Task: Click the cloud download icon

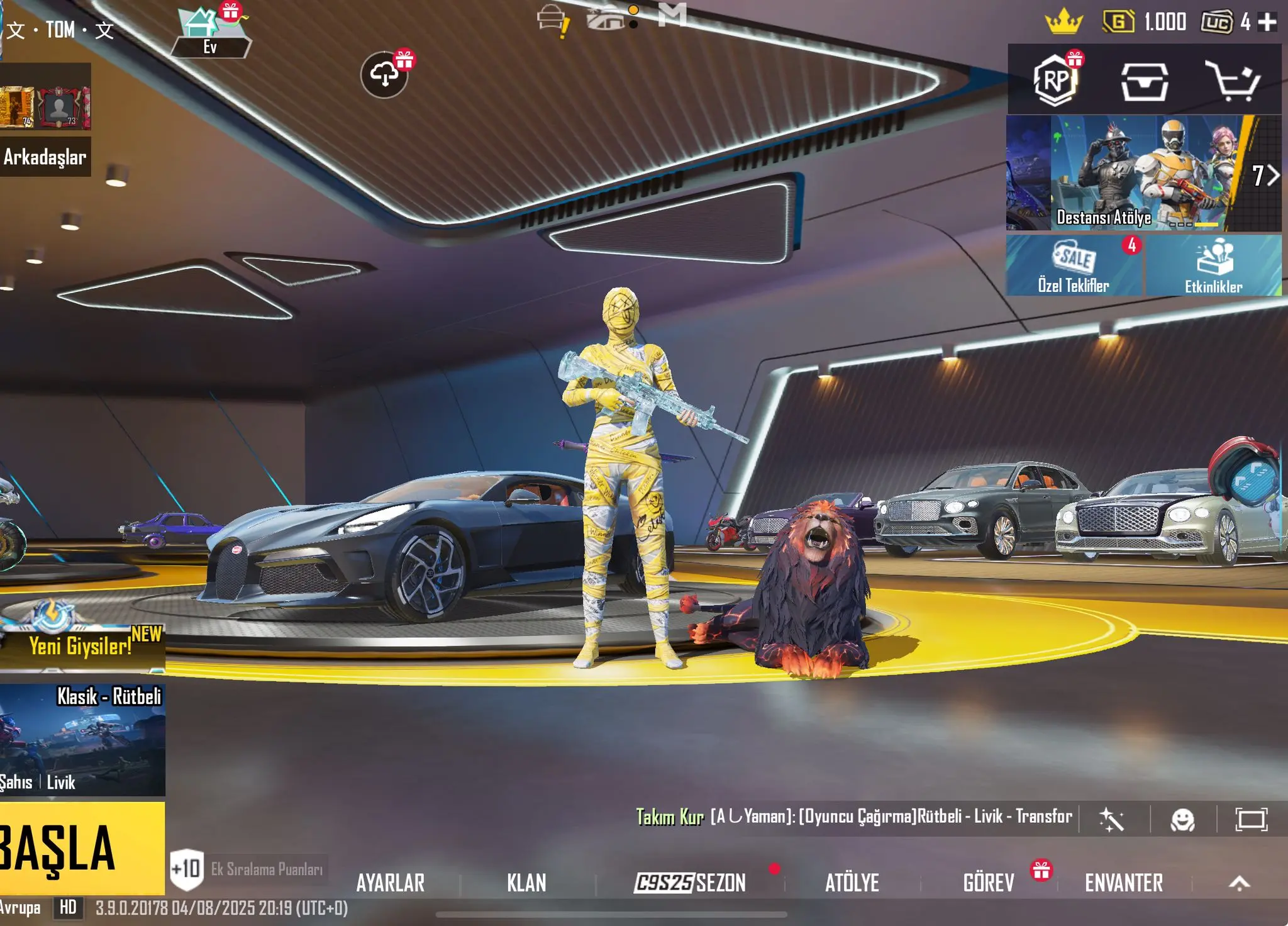Action: tap(384, 75)
